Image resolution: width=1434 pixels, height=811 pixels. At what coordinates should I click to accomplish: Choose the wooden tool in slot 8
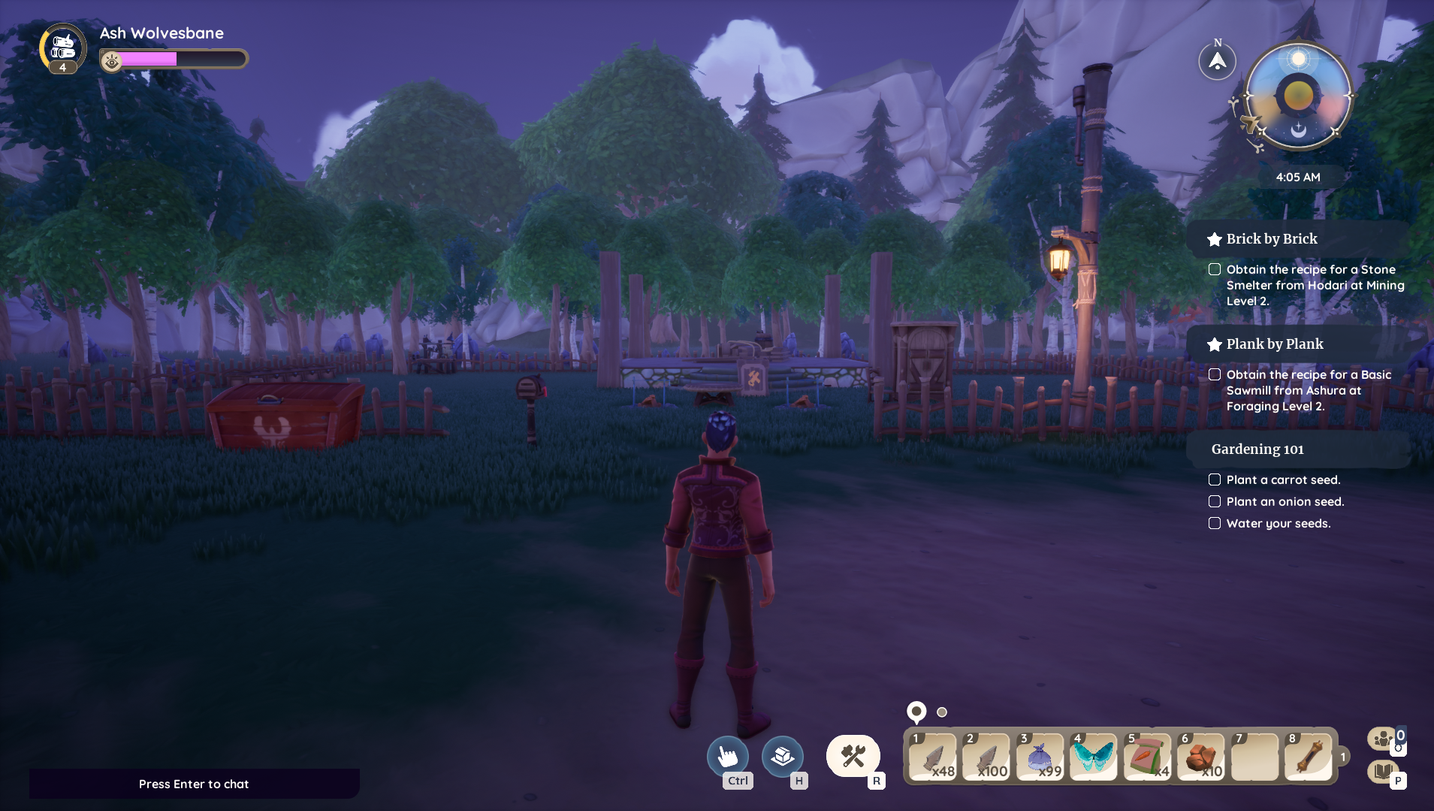[x=1308, y=757]
